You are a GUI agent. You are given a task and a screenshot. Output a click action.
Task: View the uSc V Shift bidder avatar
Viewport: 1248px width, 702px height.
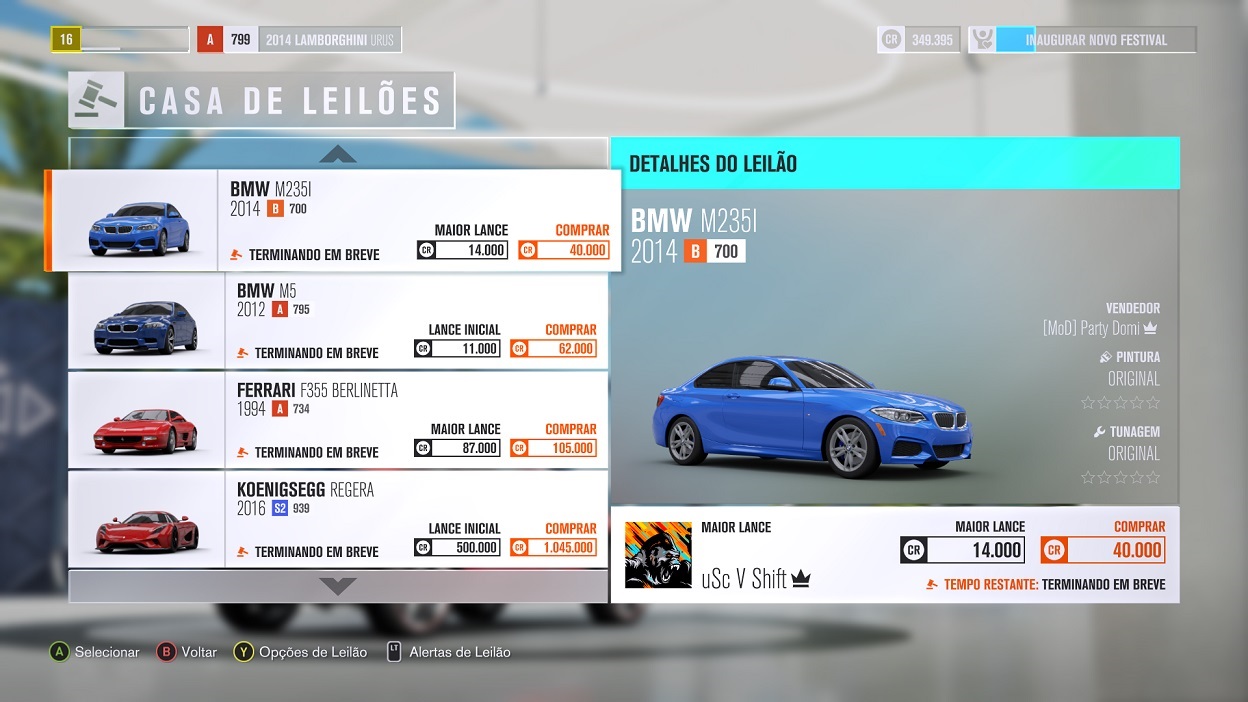[658, 555]
